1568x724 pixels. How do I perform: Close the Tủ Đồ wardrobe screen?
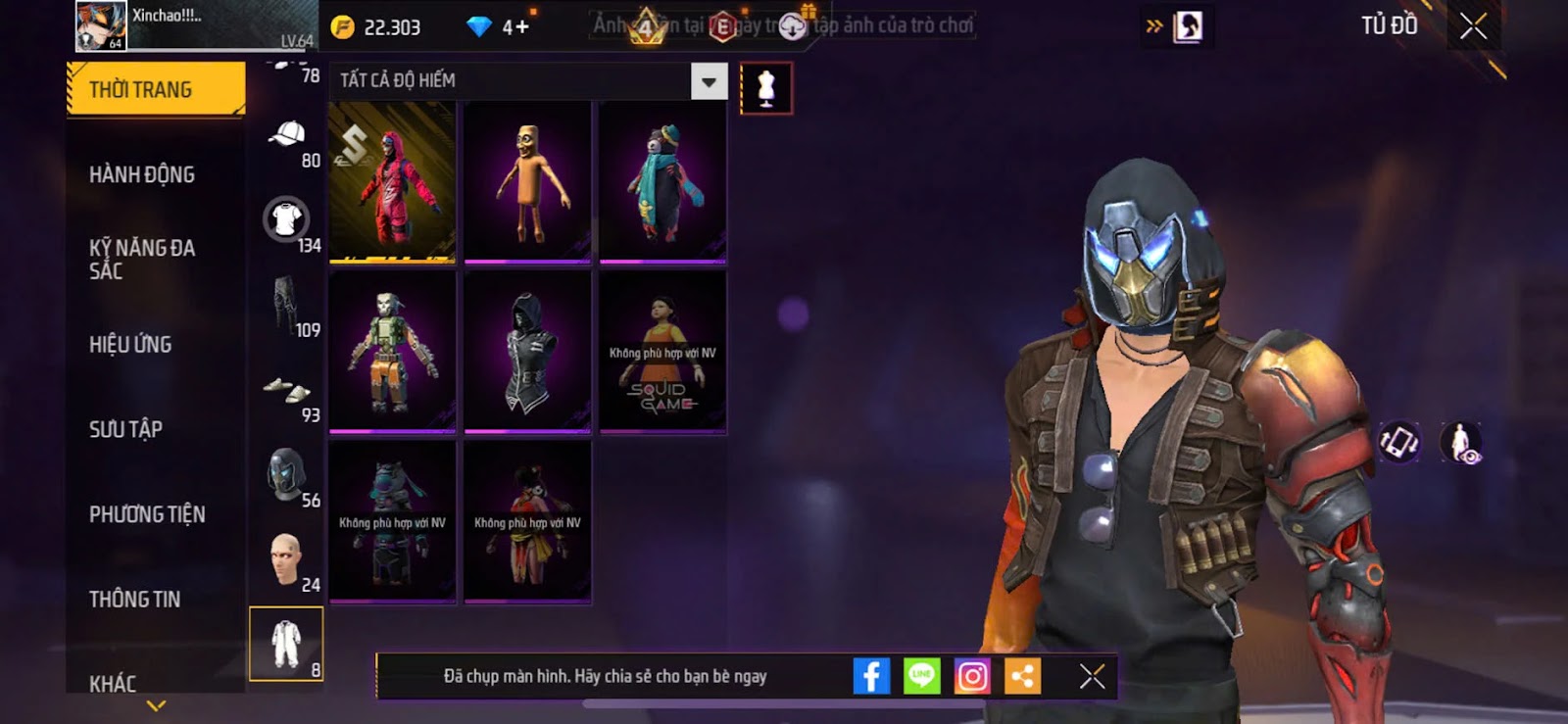pos(1473,26)
